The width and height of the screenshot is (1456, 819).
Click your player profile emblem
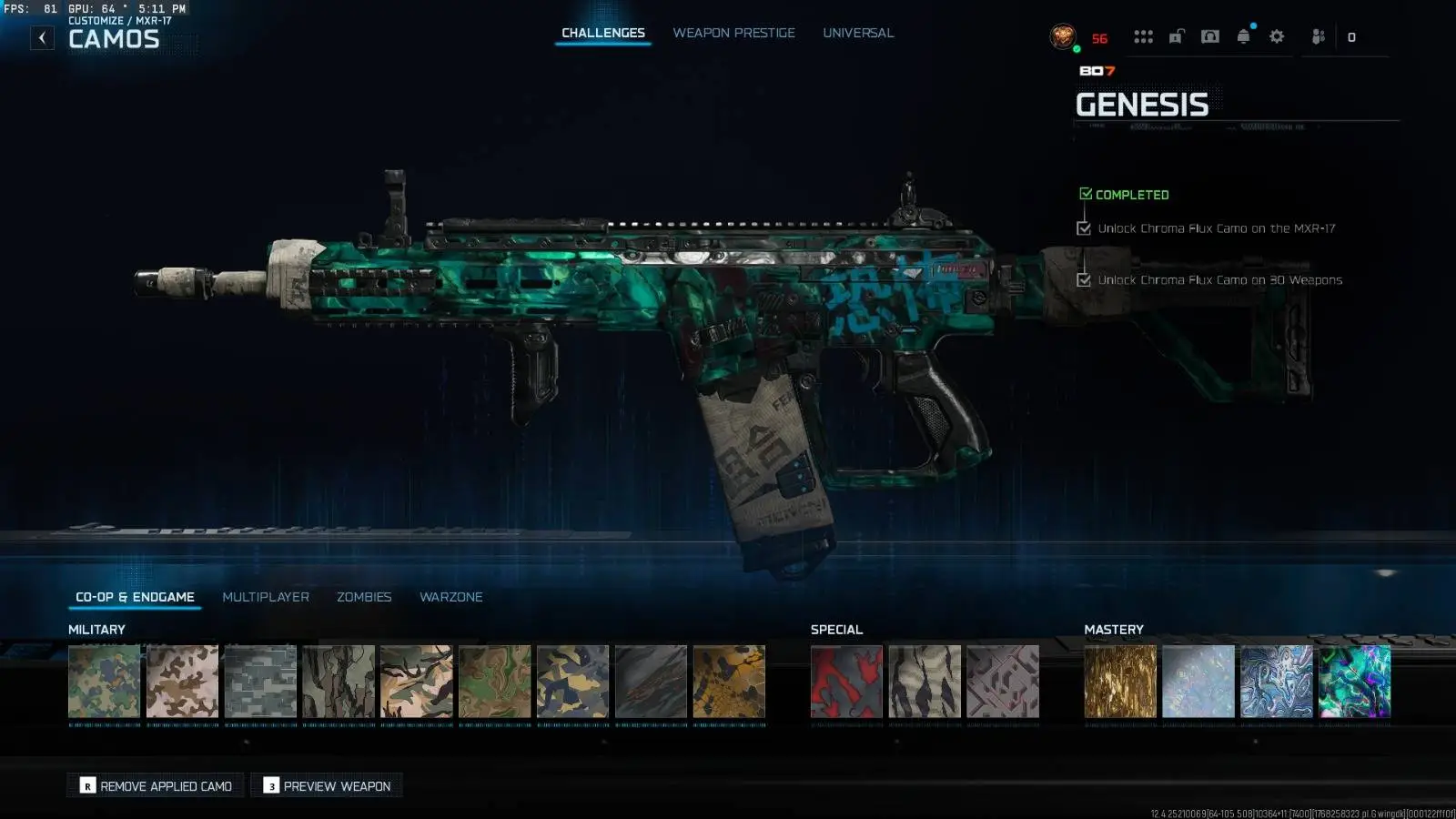point(1063,36)
